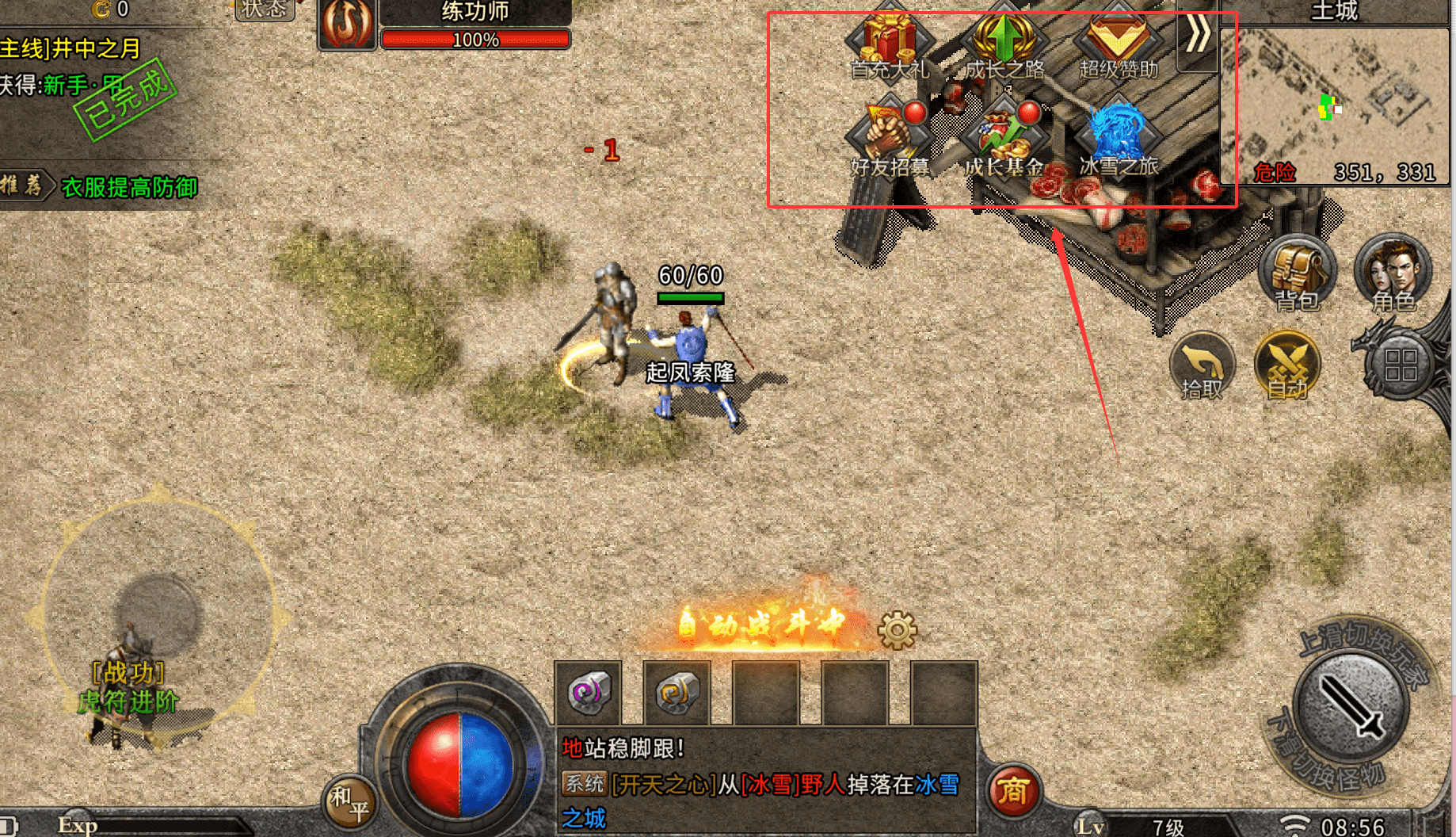Viewport: 1456px width, 837px height.
Task: Open the four-square grid menu button
Action: pos(1400,366)
